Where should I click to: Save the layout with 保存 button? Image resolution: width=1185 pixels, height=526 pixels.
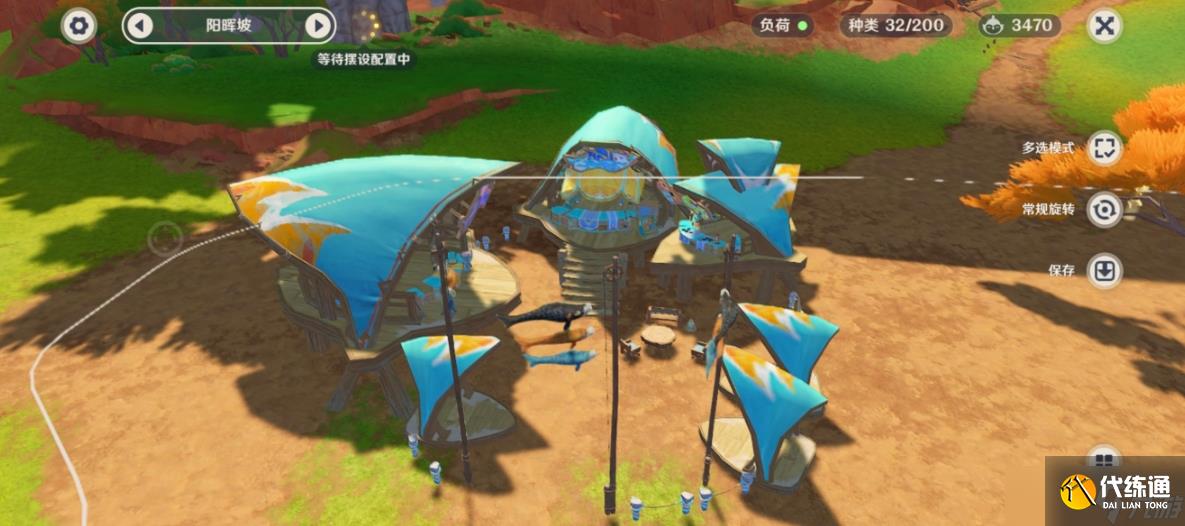point(1104,270)
